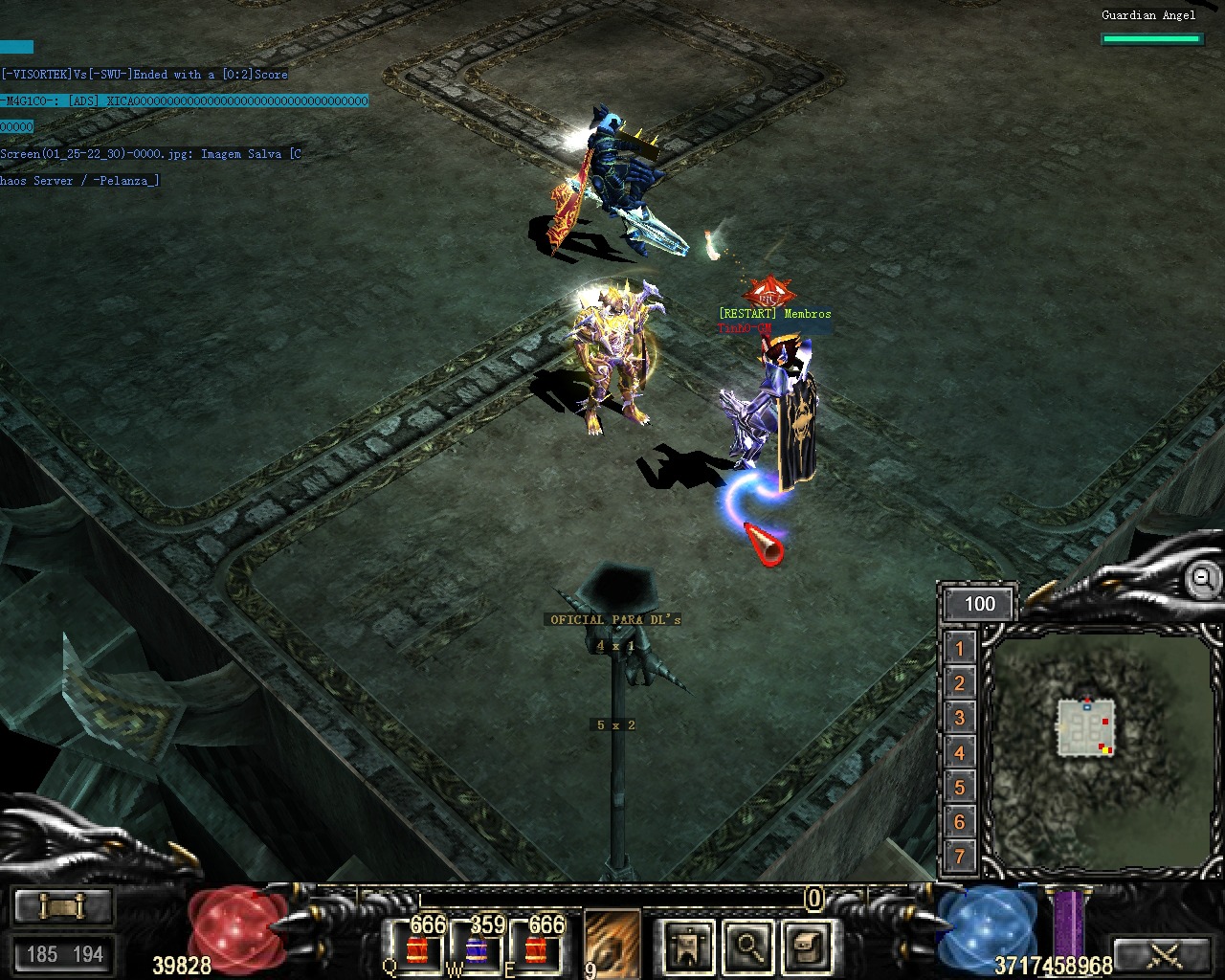Click minimap button number 4
Image resolution: width=1225 pixels, height=980 pixels.
tap(960, 752)
